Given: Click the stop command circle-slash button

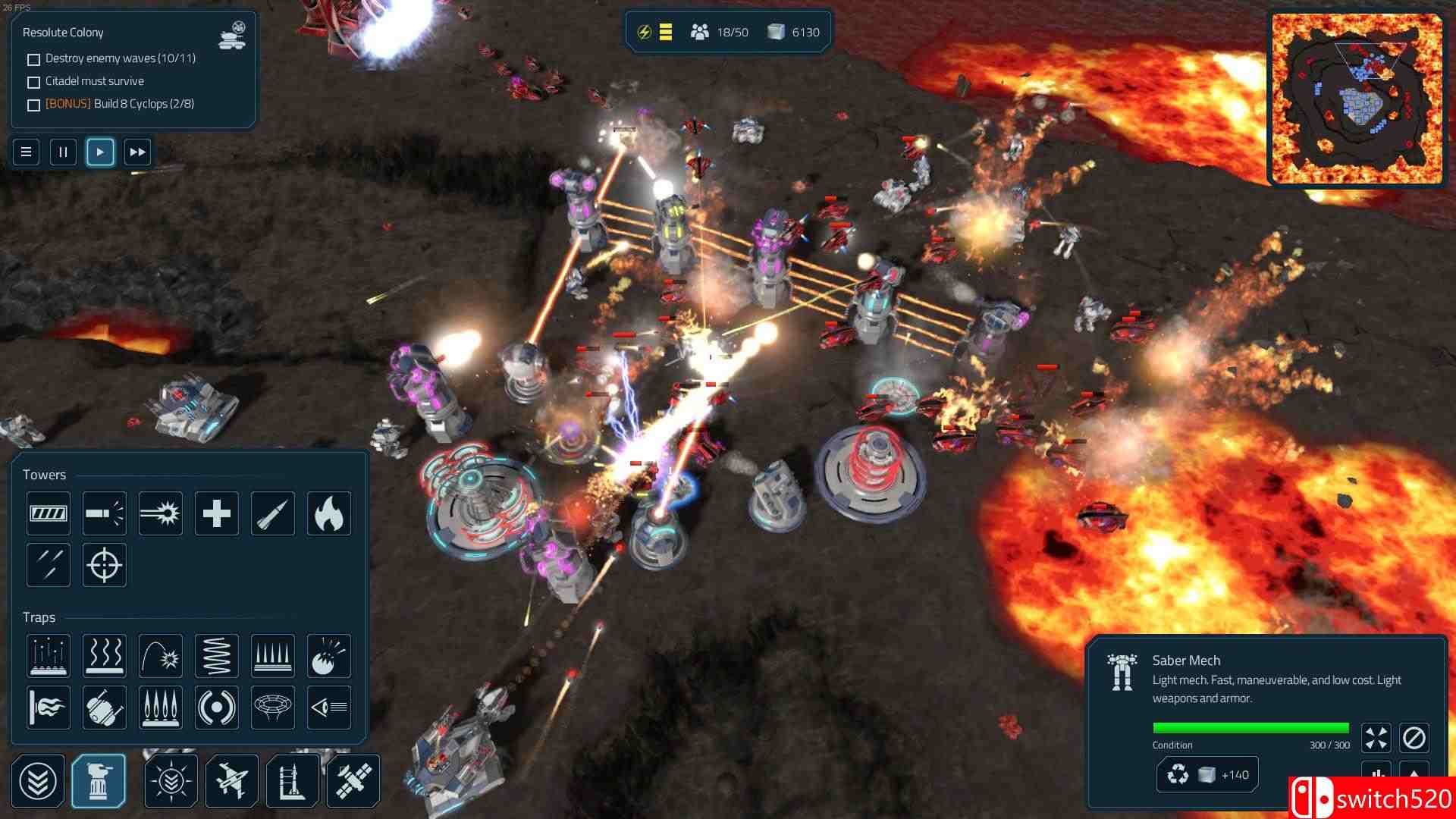Looking at the screenshot, I should click(1414, 738).
